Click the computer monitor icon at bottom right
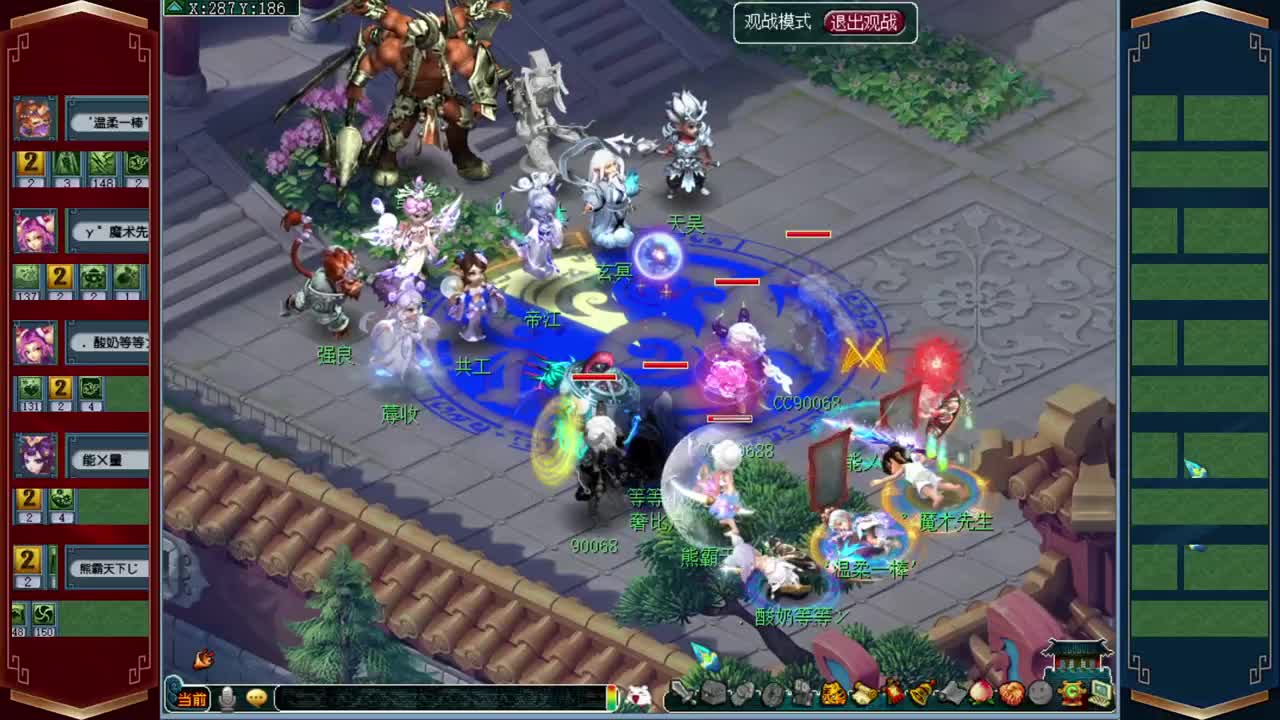This screenshot has width=1280, height=720. tap(1098, 692)
